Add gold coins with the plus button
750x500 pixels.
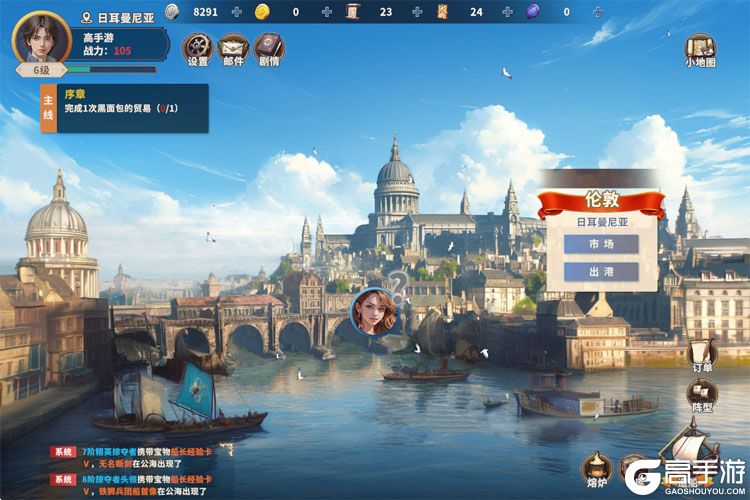pos(326,12)
